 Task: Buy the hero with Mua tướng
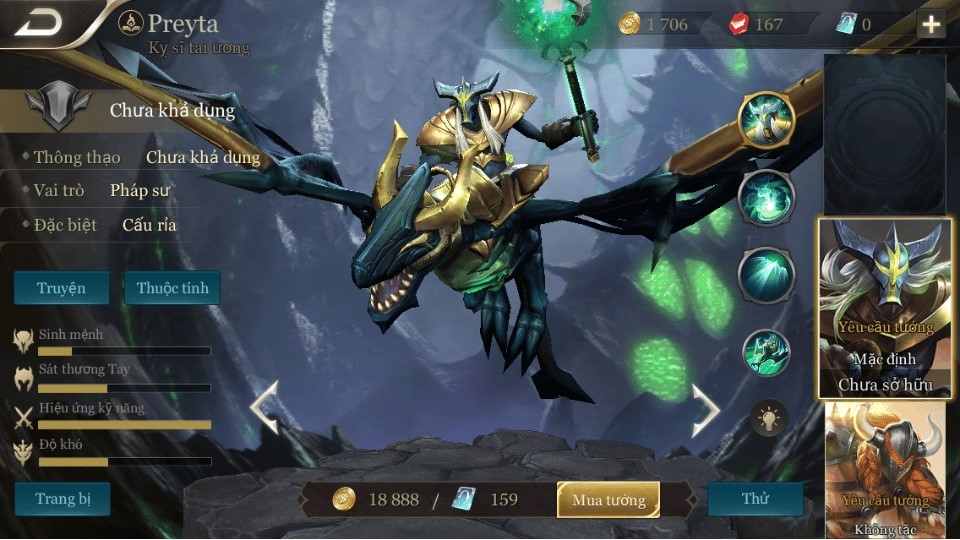click(608, 499)
